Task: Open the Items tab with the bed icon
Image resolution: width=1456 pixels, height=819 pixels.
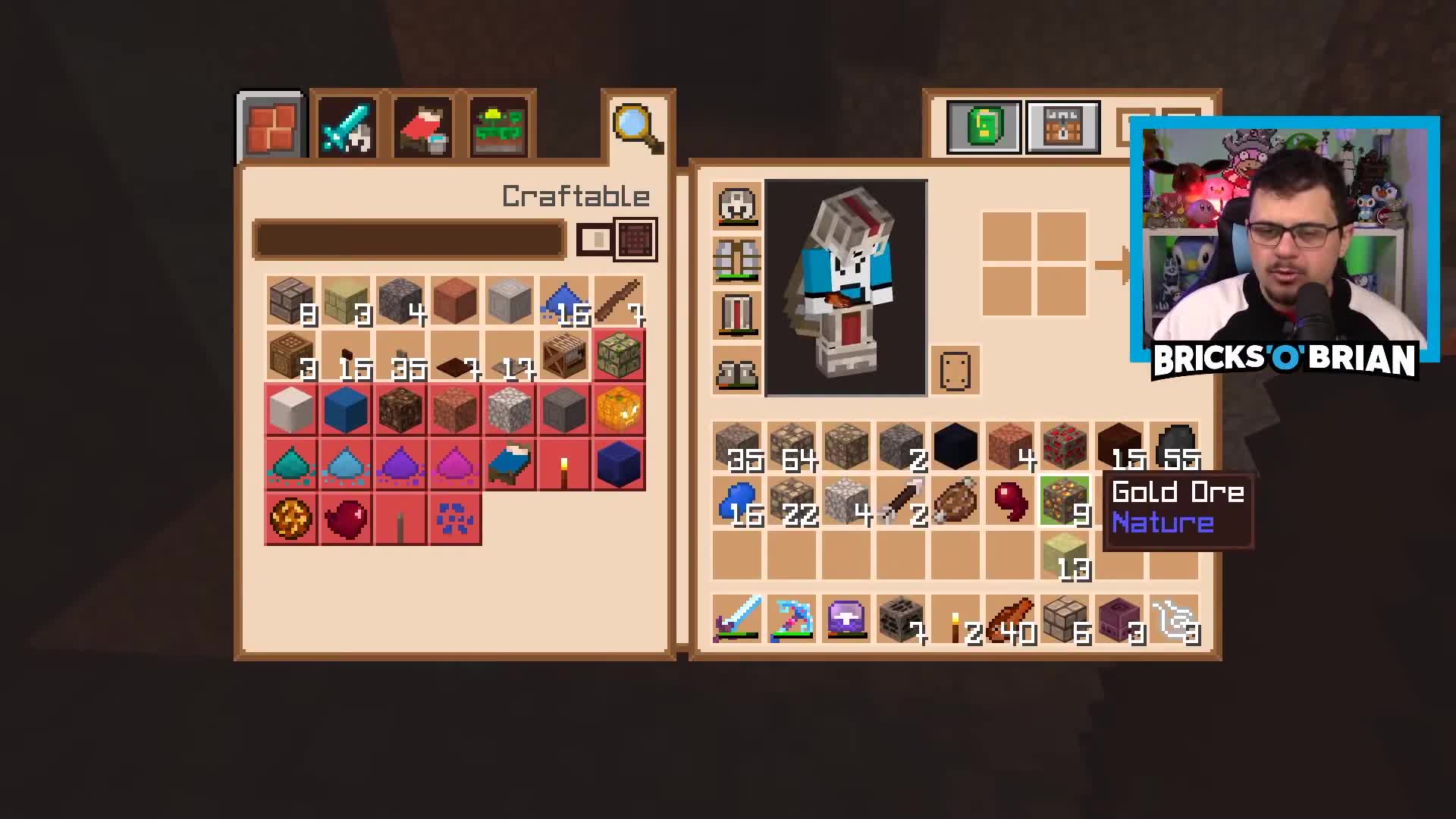Action: tap(421, 125)
